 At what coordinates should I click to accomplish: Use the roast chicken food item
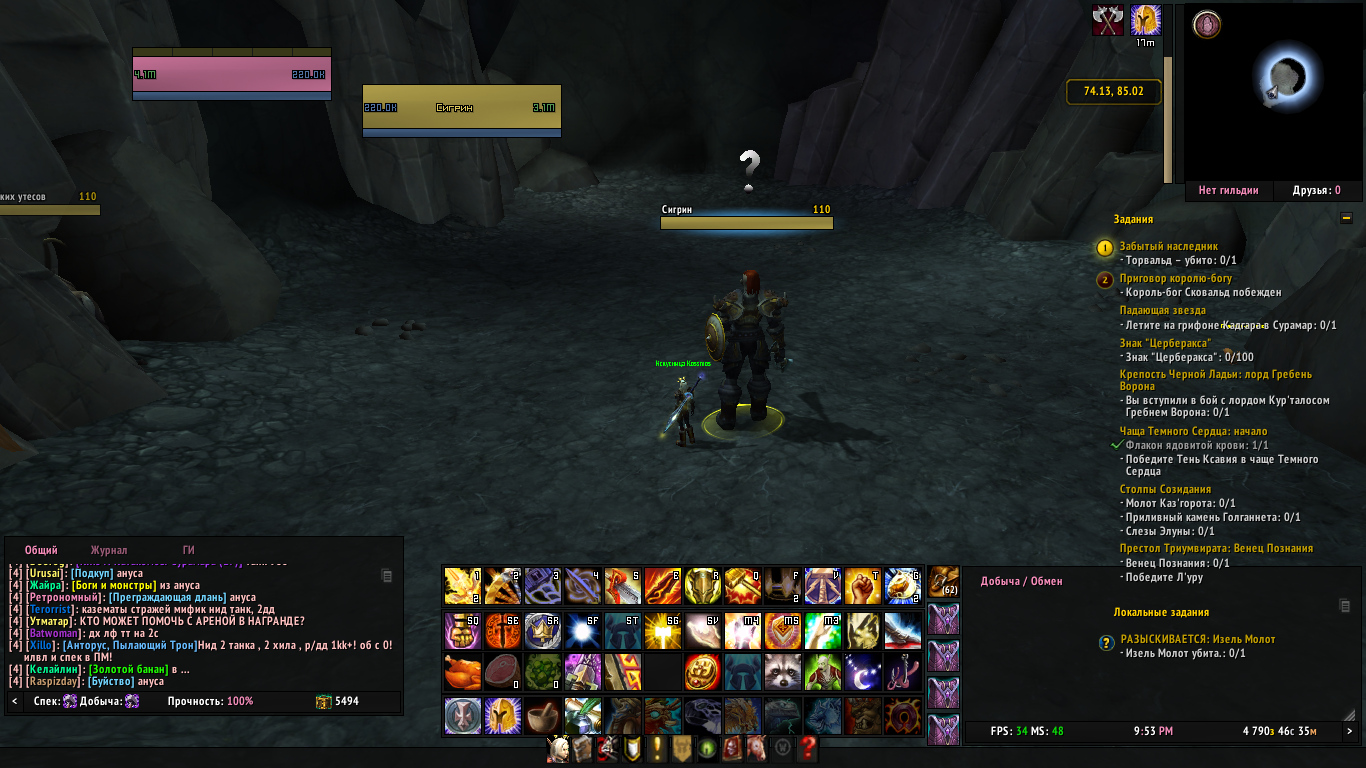coord(462,672)
